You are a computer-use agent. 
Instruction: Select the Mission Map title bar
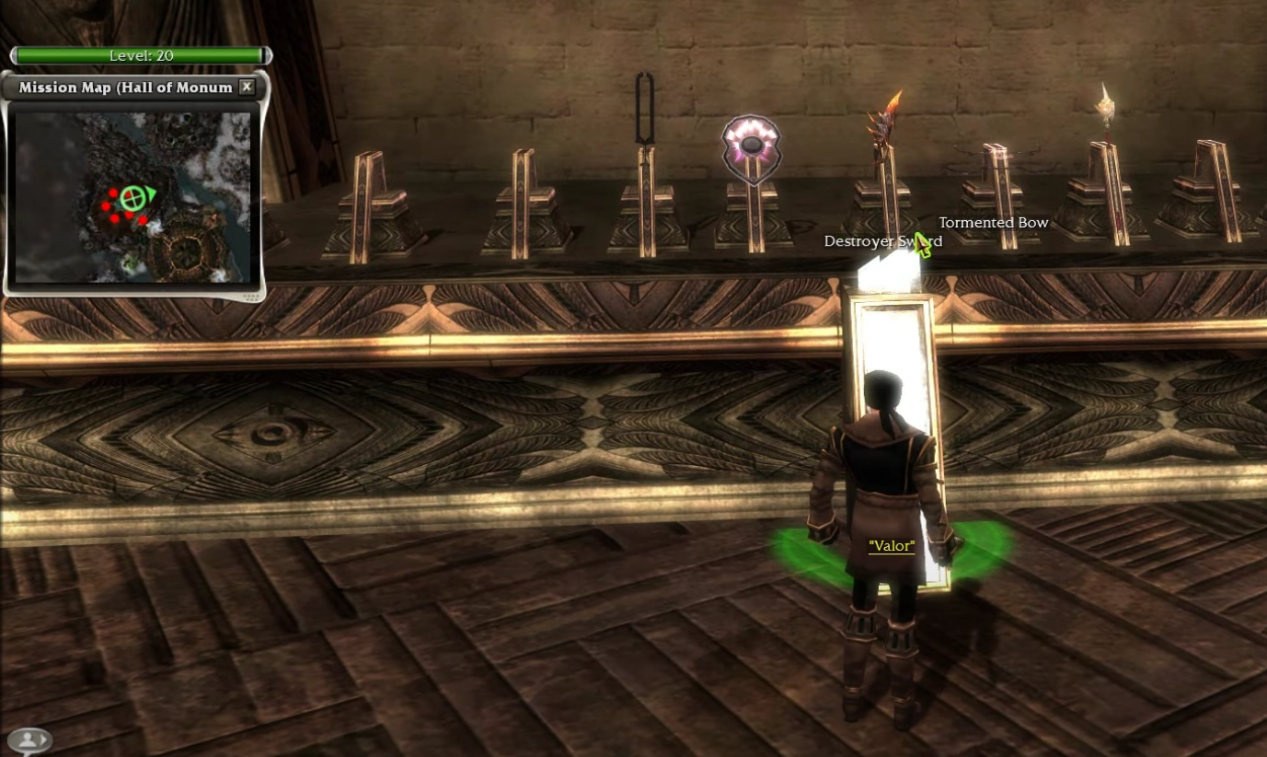tap(125, 87)
